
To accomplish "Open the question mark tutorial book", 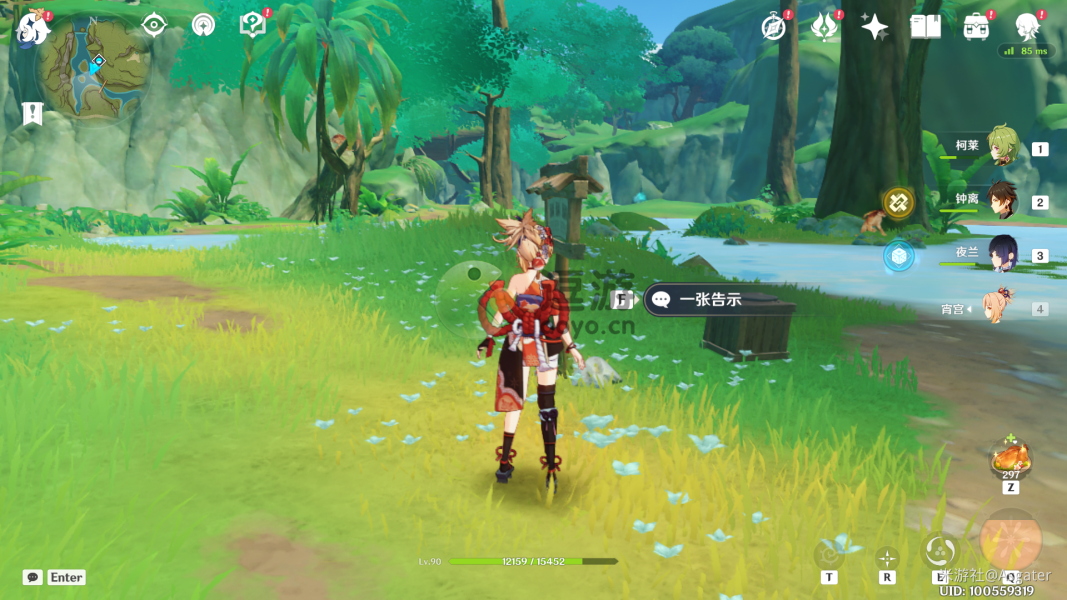I will 252,25.
